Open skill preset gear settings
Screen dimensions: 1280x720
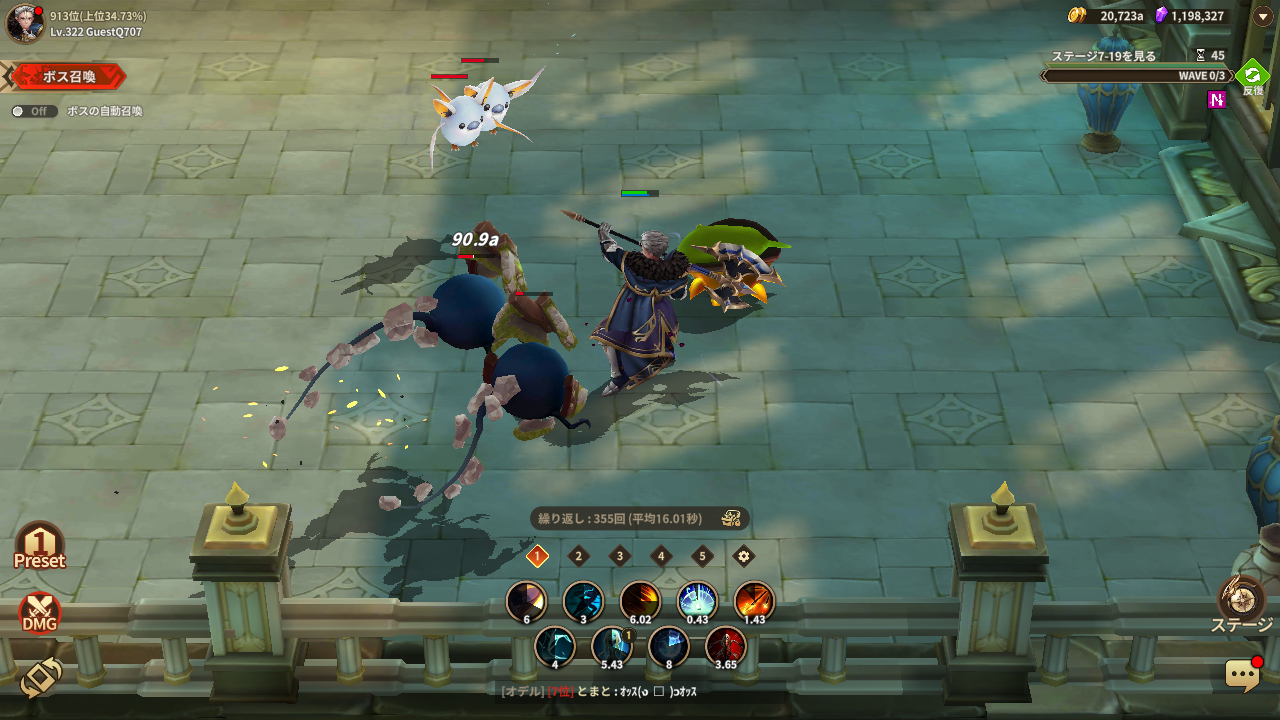pos(743,556)
